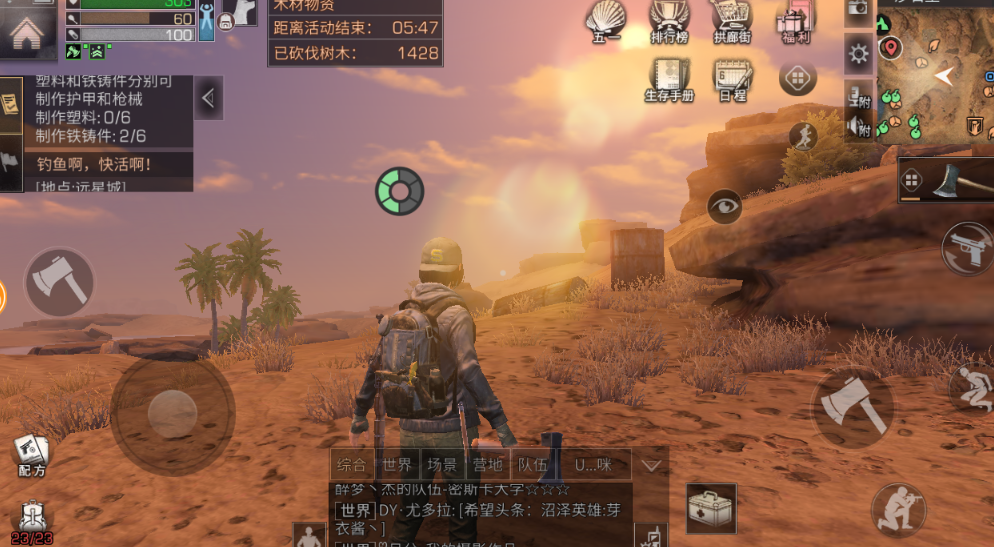Viewport: 994px width, 547px height.
Task: Use the first aid medkit
Action: pos(711,508)
